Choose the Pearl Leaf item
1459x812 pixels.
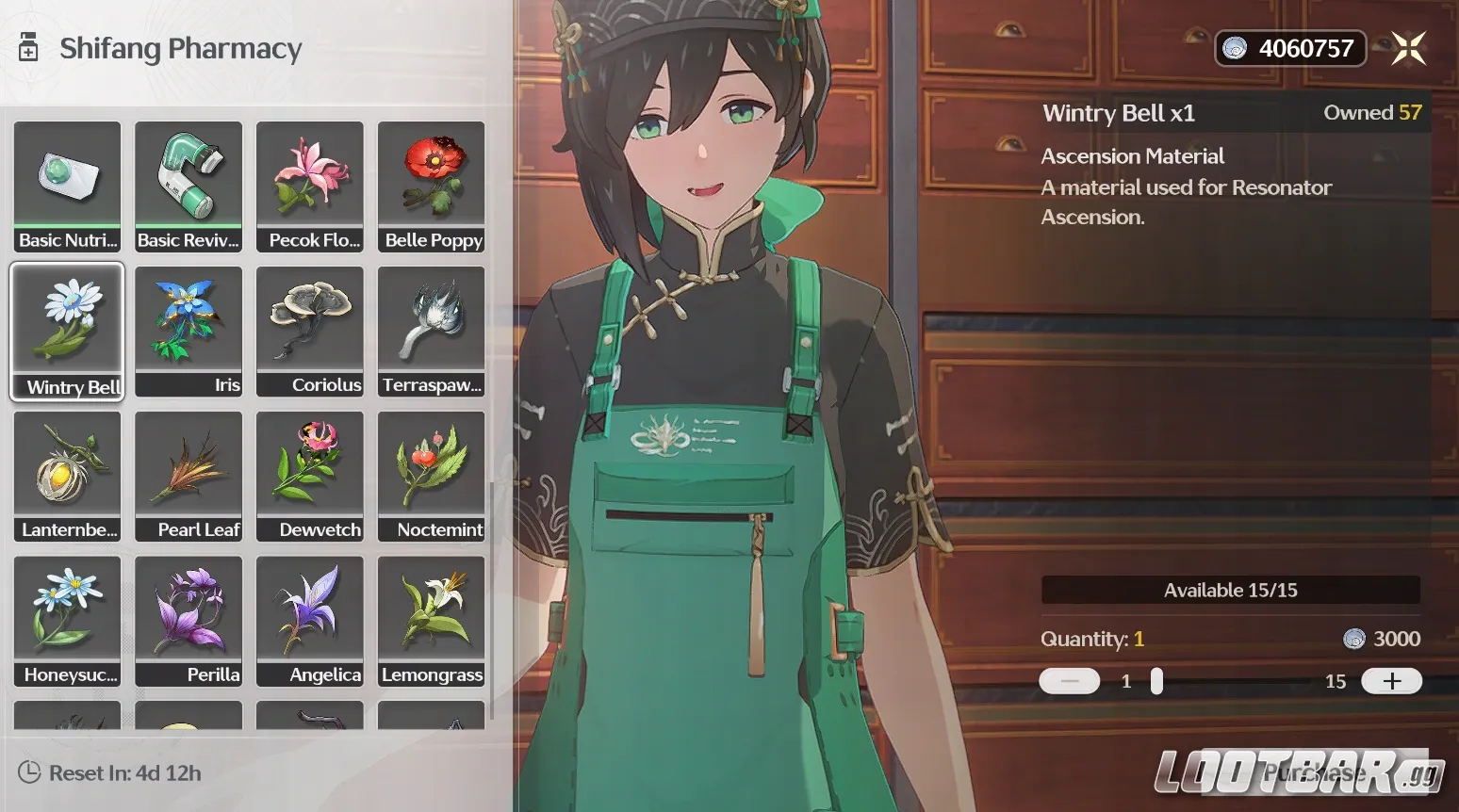click(x=189, y=476)
